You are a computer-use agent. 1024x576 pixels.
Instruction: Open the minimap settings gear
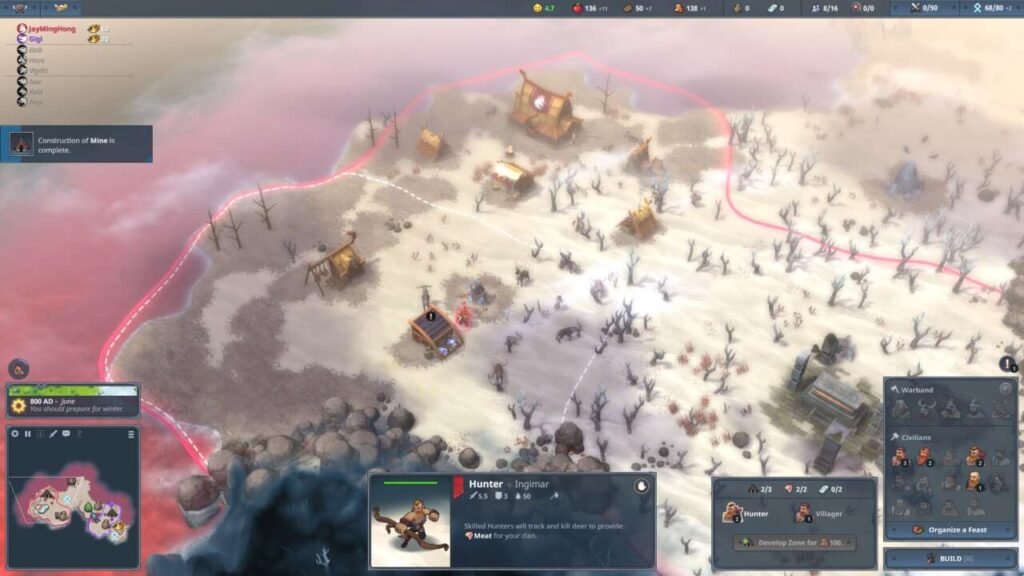(x=15, y=434)
